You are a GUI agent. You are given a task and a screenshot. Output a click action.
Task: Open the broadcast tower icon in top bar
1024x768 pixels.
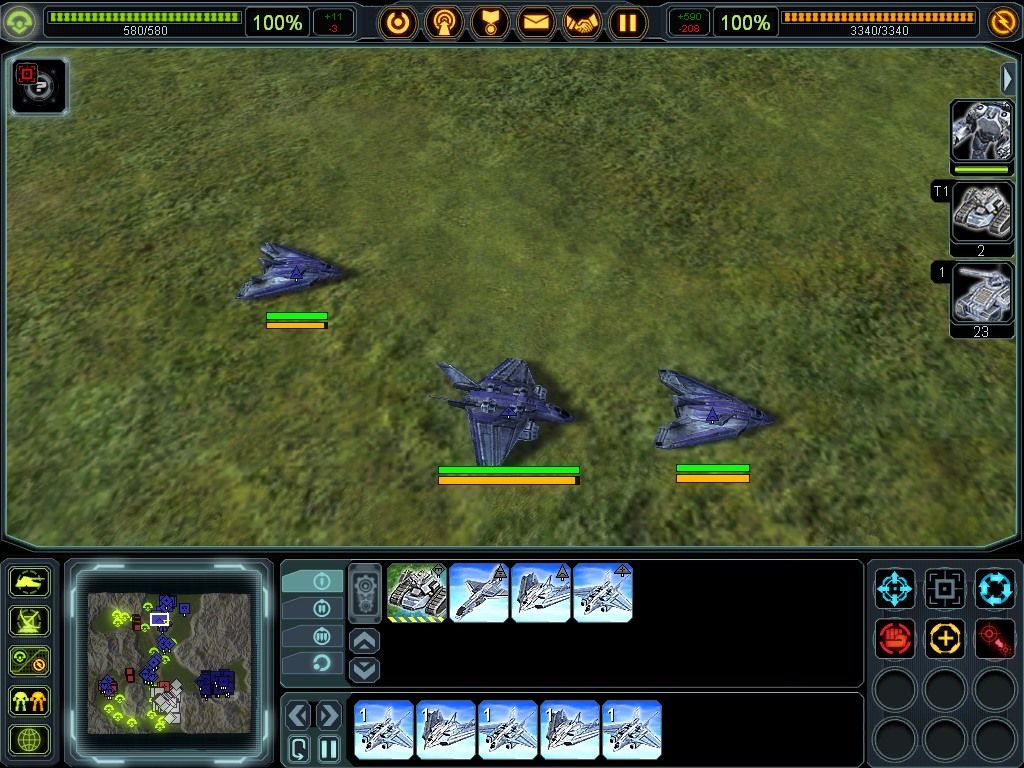coord(444,22)
